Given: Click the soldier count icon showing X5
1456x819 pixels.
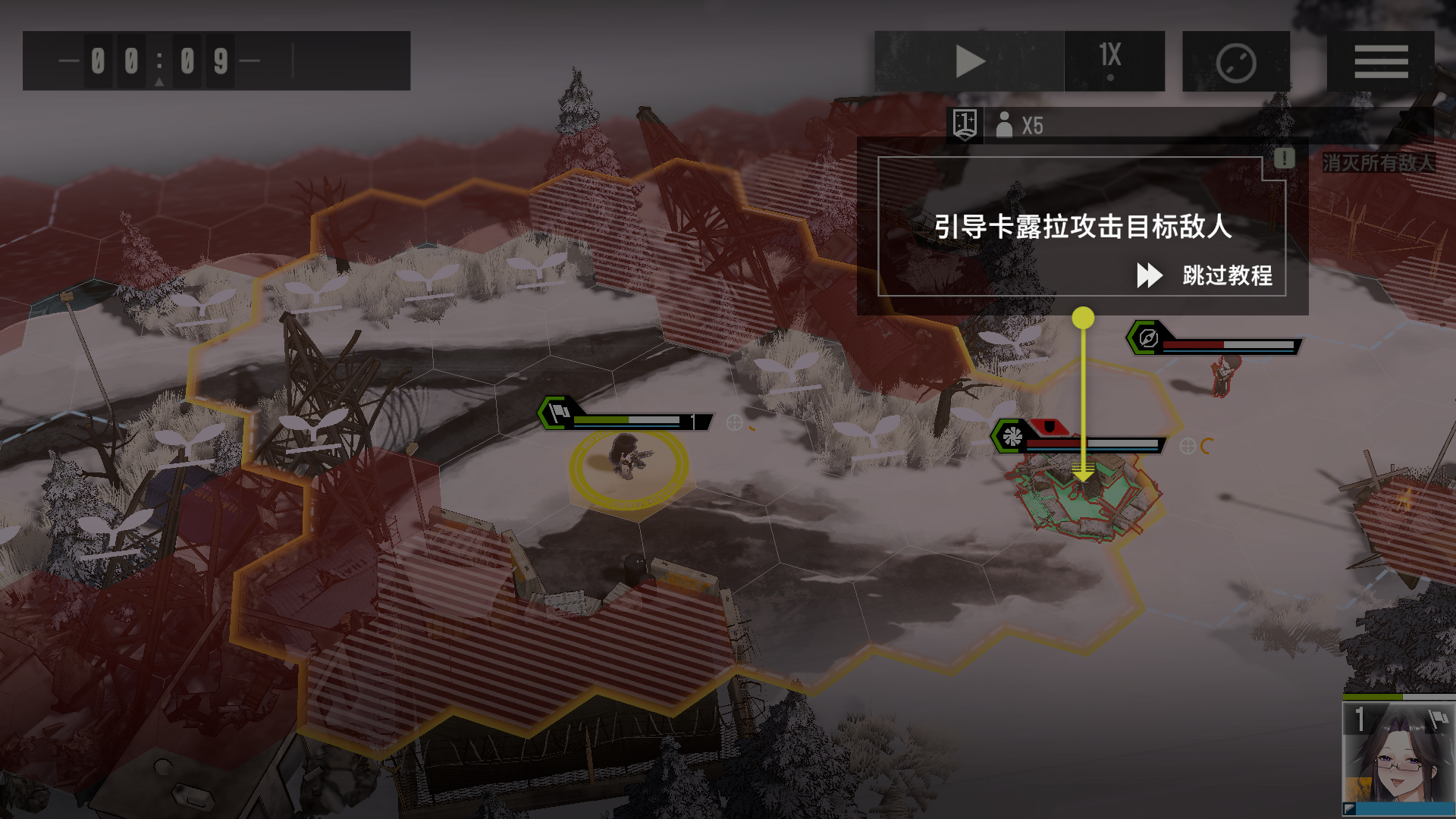Looking at the screenshot, I should [1006, 125].
